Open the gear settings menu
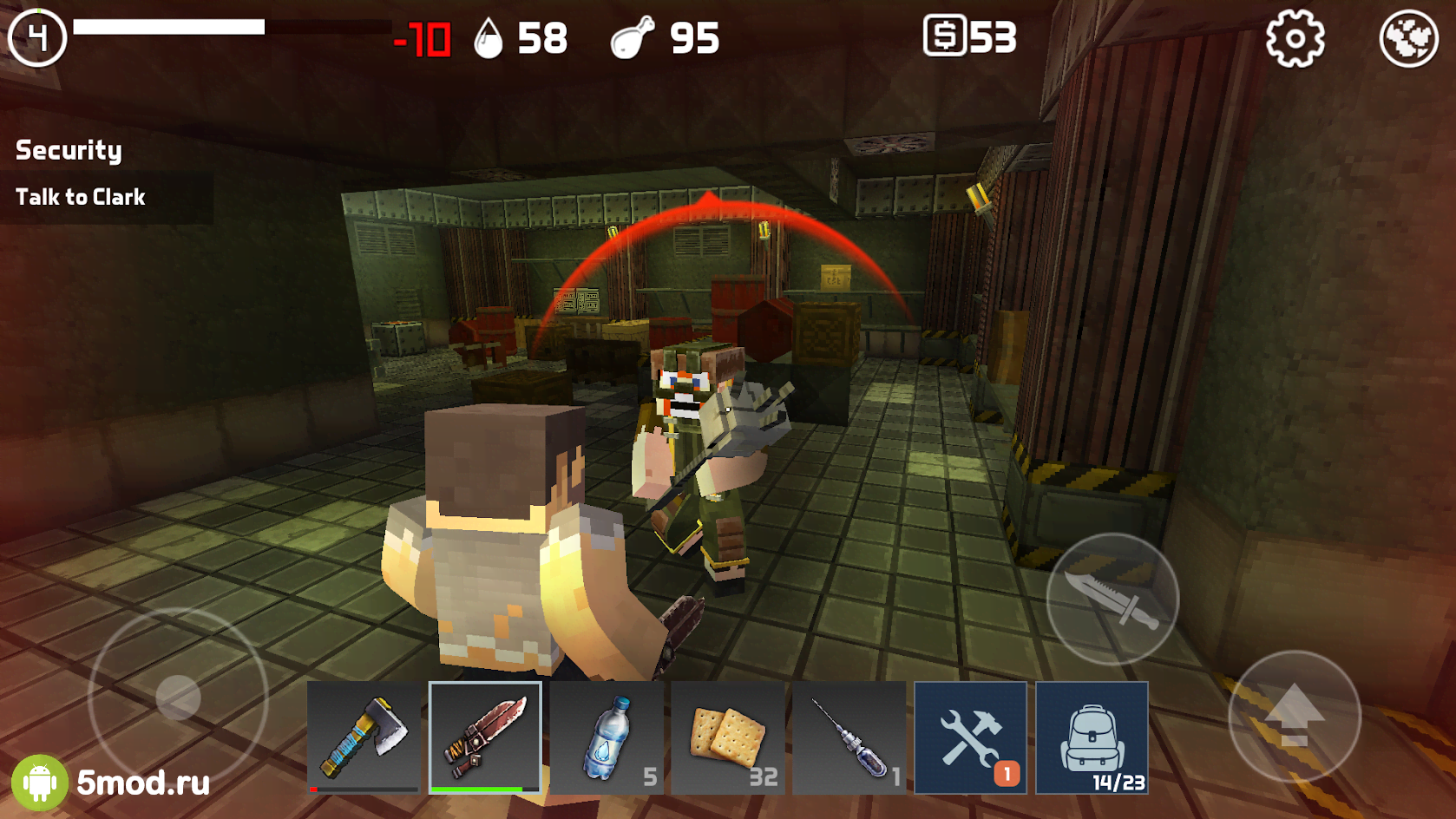Image resolution: width=1456 pixels, height=819 pixels. 1295,39
